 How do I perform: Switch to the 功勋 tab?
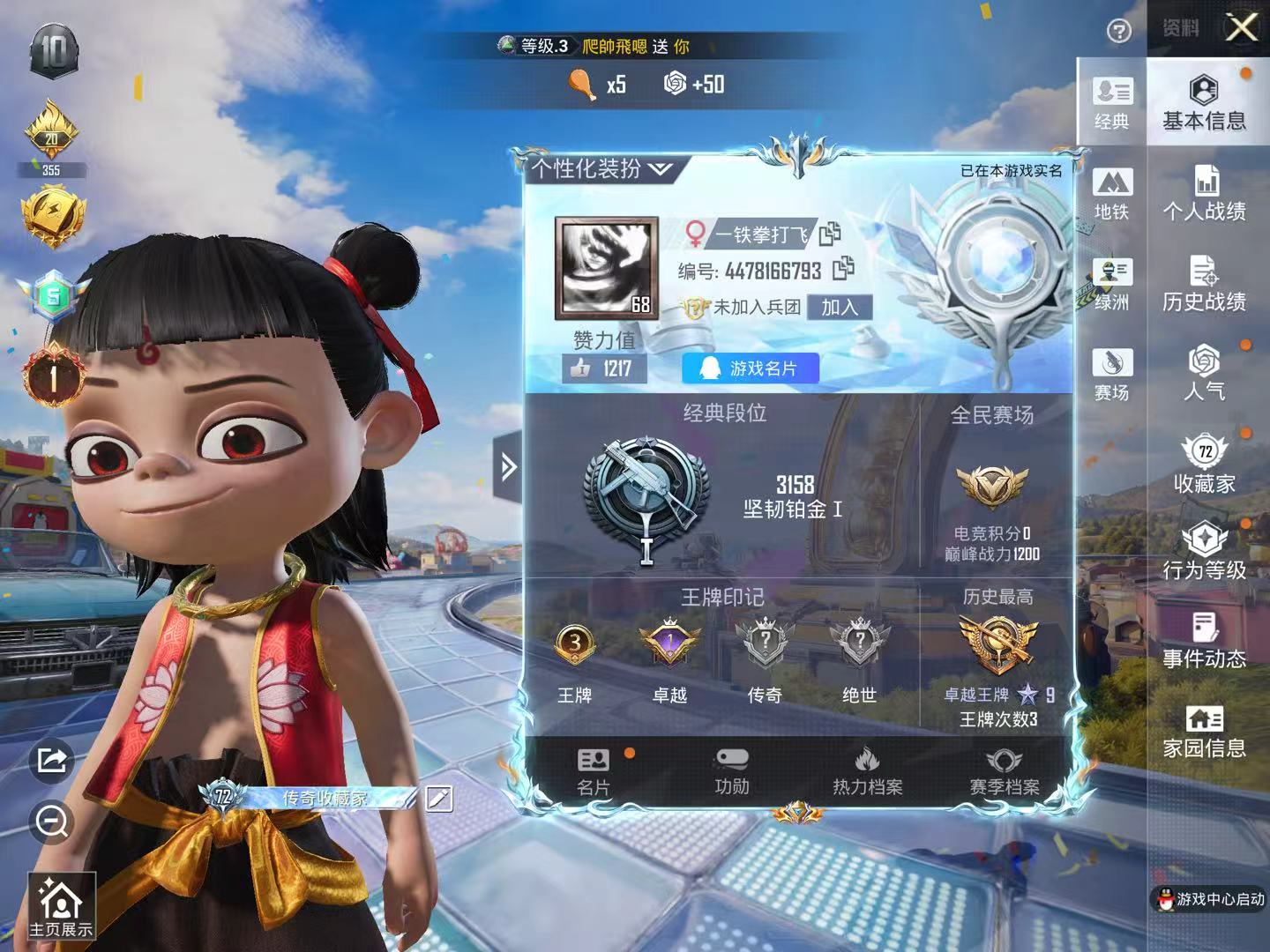732,771
